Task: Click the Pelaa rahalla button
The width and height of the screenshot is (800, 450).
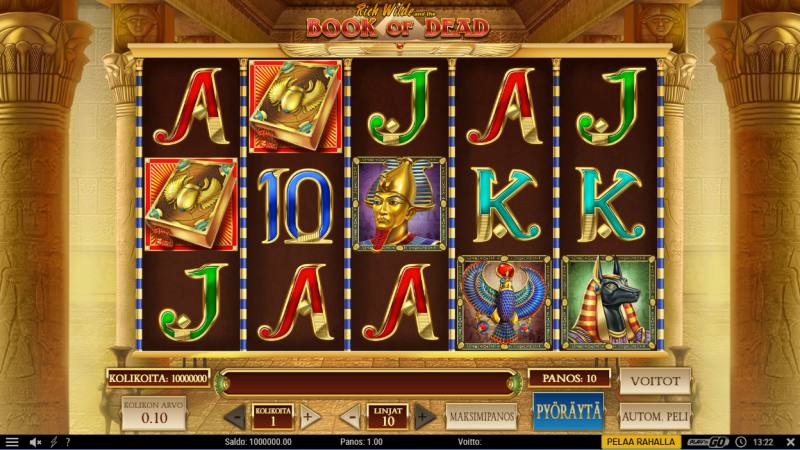Action: (x=641, y=441)
